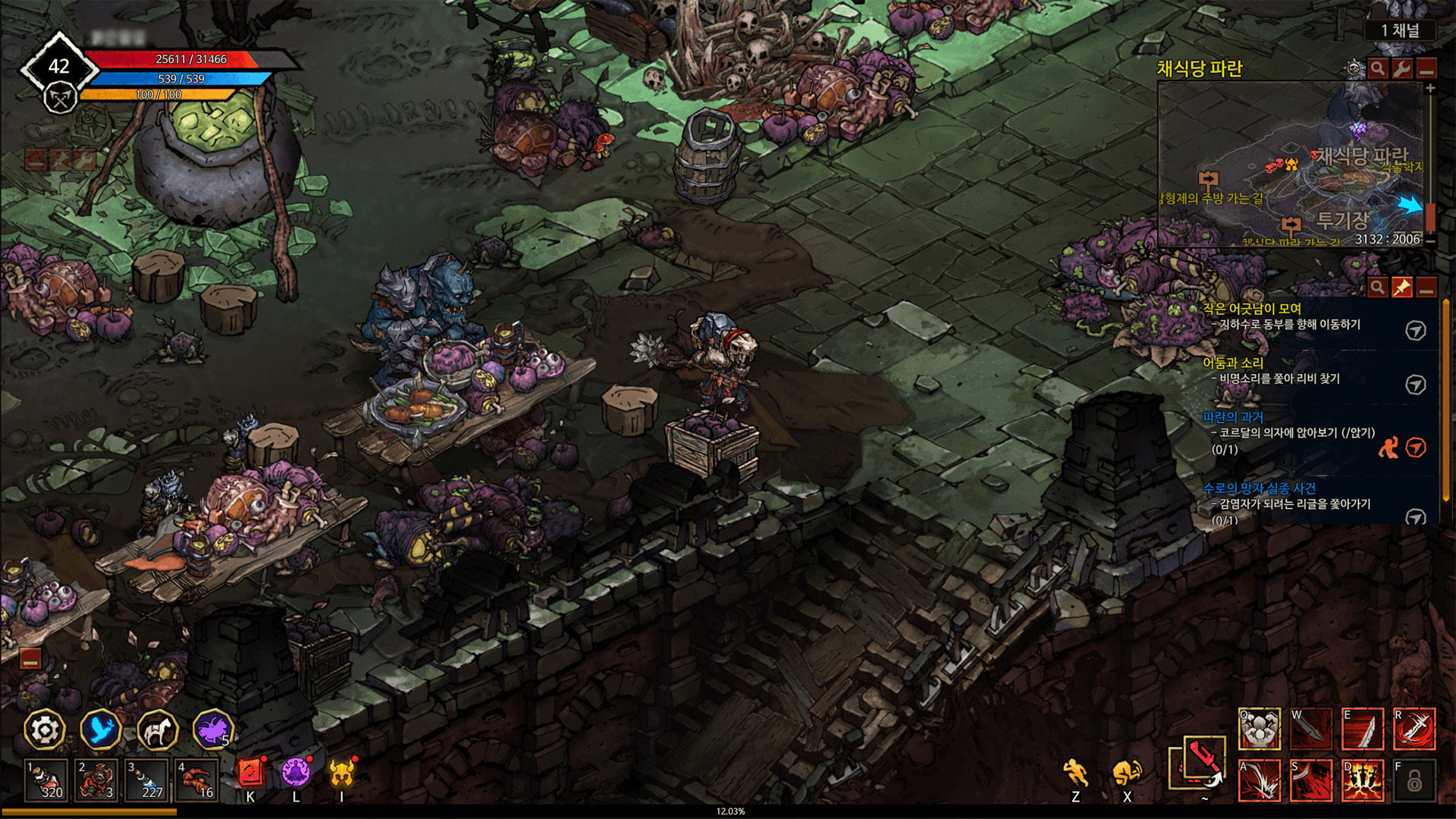Select the purple beetle pet icon
The width and height of the screenshot is (1456, 819).
coord(213,730)
